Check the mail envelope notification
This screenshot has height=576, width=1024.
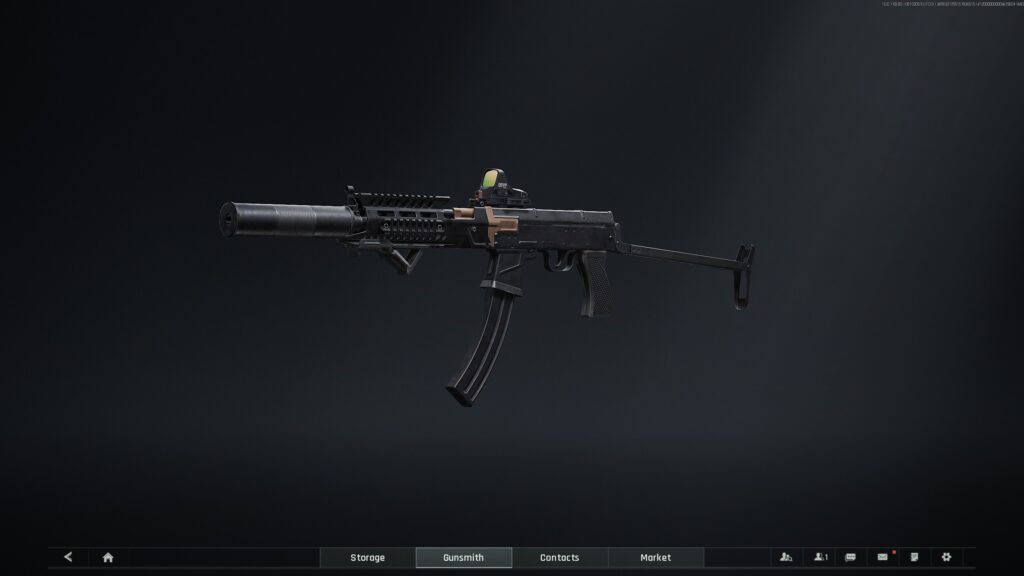tap(882, 557)
